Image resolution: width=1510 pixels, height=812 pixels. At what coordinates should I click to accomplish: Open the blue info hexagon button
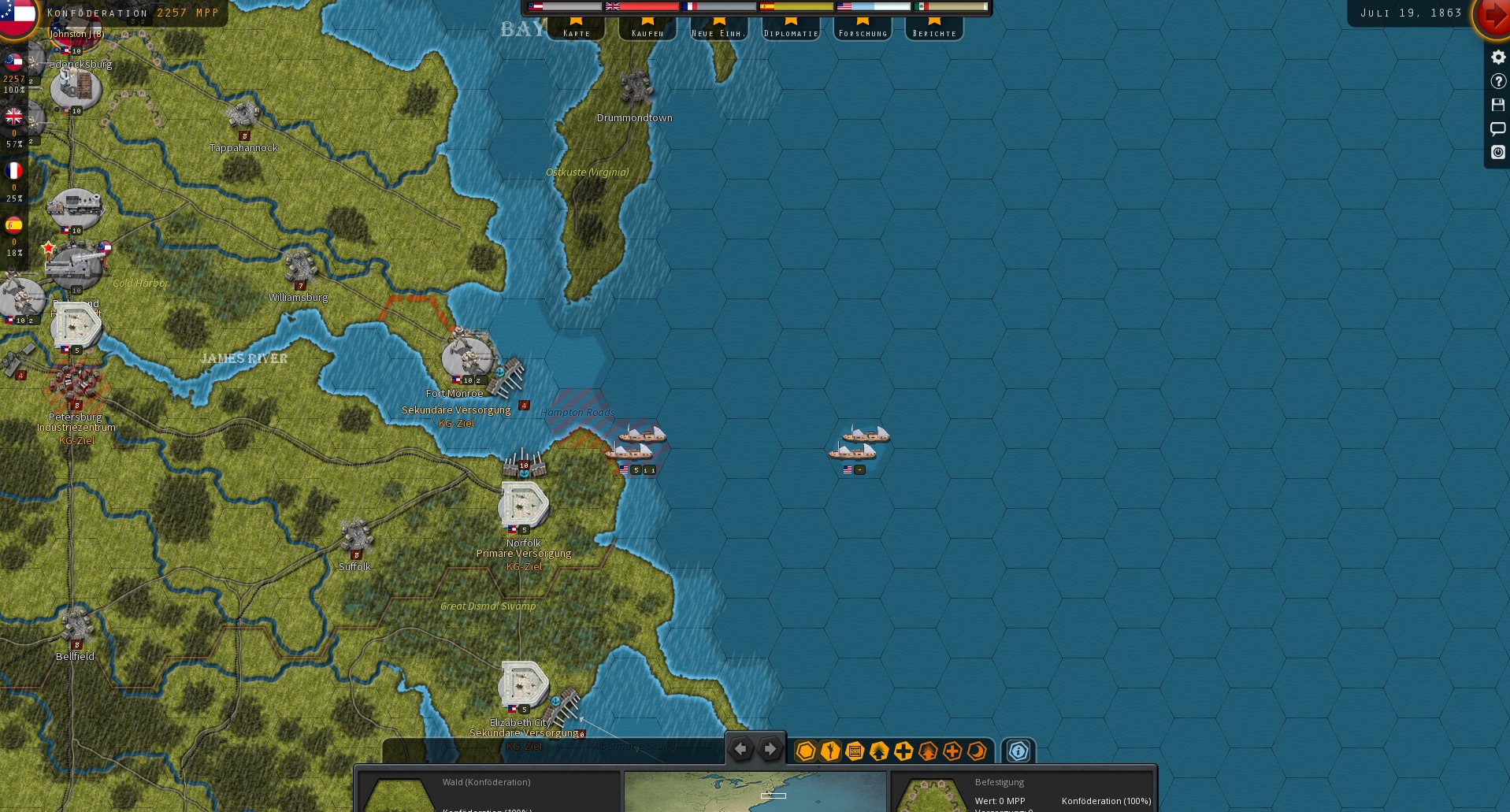(1018, 751)
